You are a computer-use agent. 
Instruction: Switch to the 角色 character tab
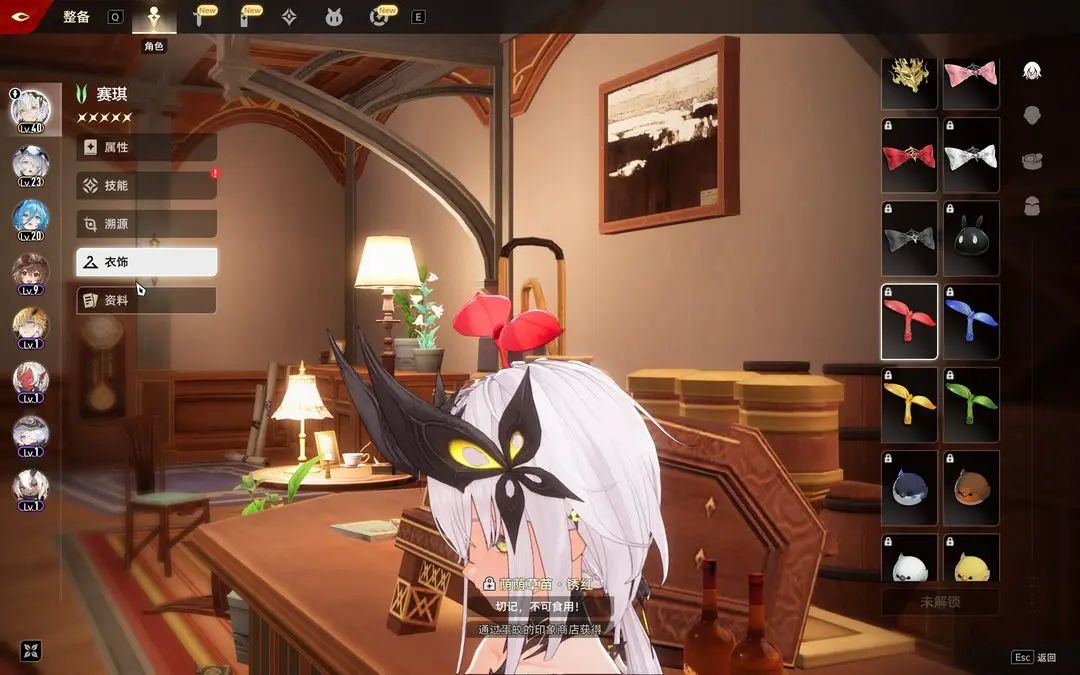click(x=154, y=18)
